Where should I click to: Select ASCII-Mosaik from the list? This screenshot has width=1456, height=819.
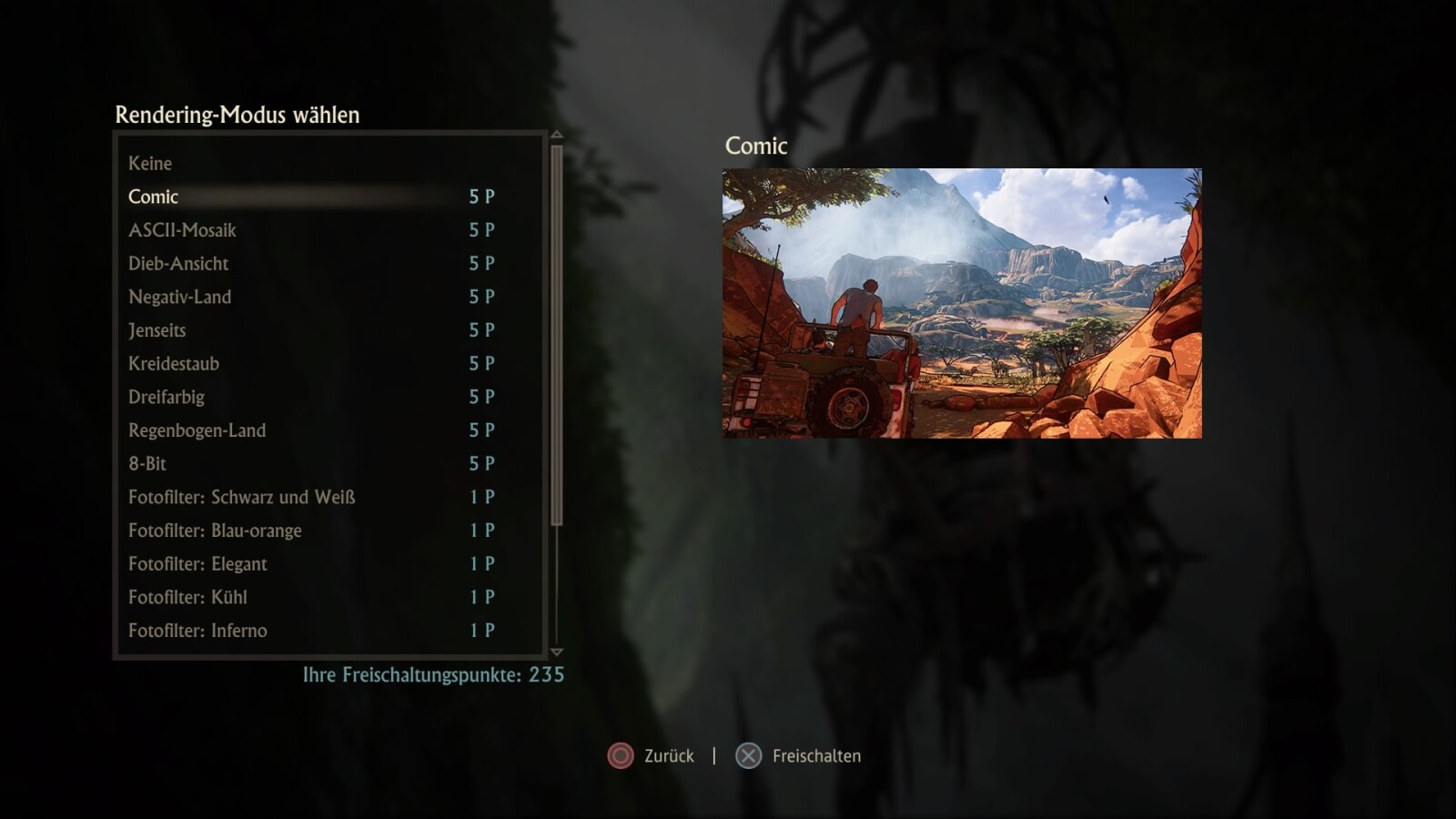point(182,230)
